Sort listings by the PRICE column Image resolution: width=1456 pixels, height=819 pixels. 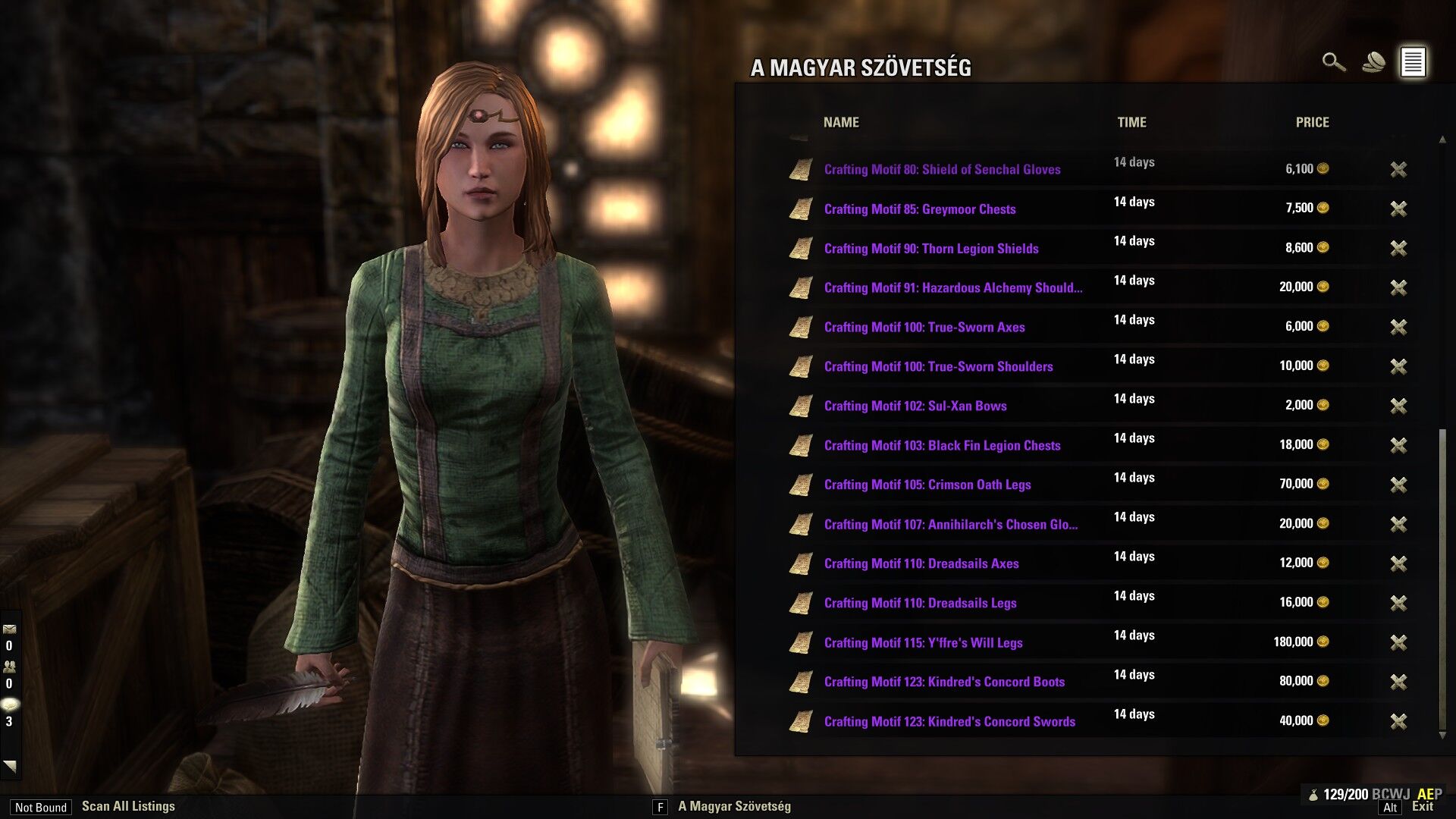coord(1312,122)
